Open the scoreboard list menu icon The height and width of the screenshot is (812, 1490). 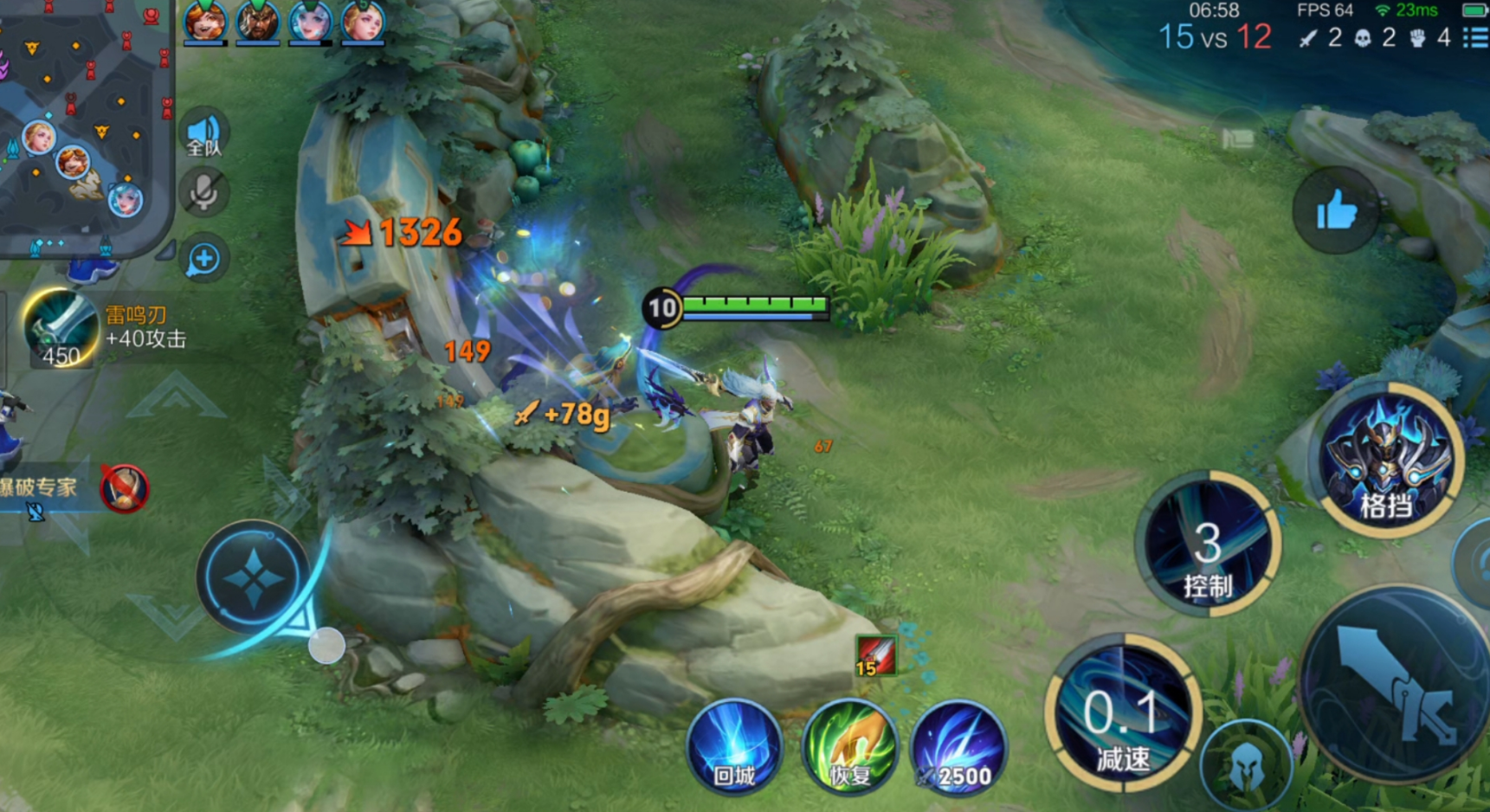1474,37
